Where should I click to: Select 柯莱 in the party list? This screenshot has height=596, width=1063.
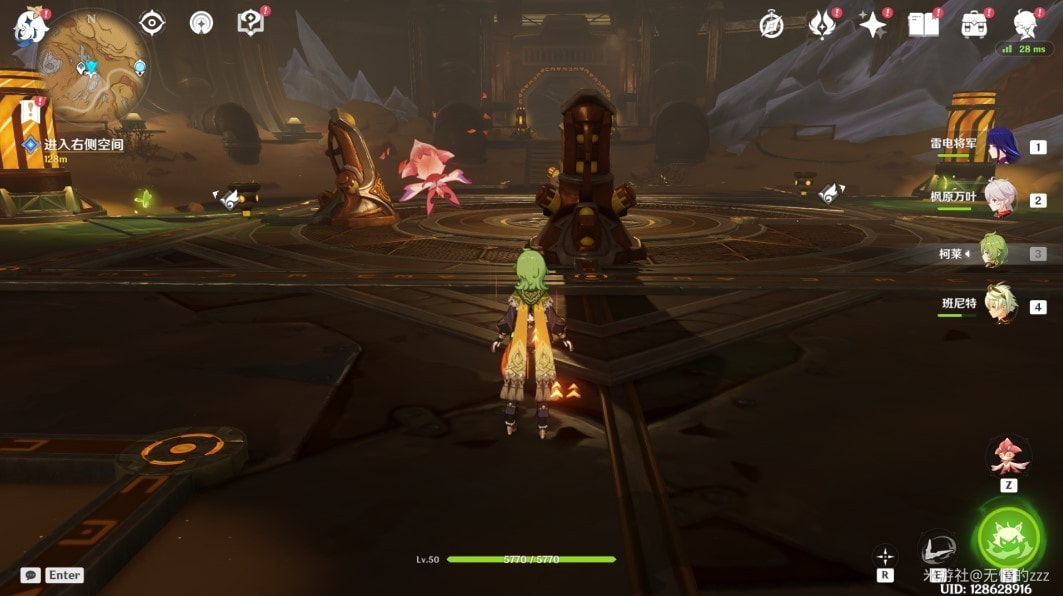click(992, 252)
